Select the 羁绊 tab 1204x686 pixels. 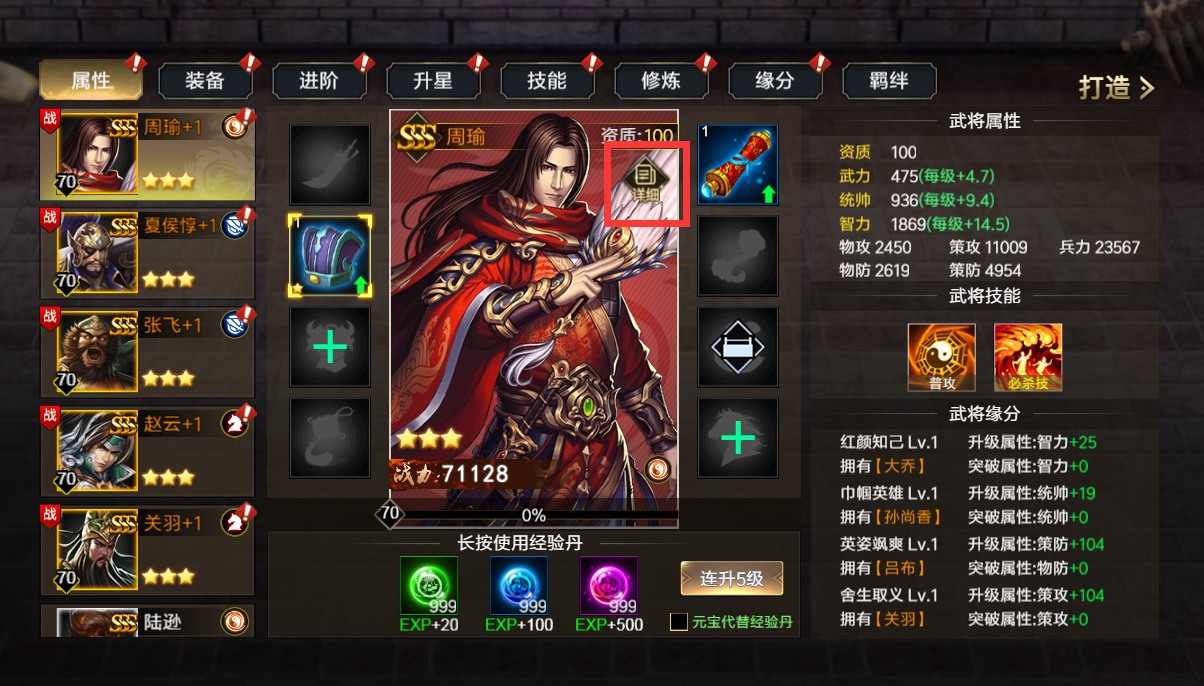888,81
